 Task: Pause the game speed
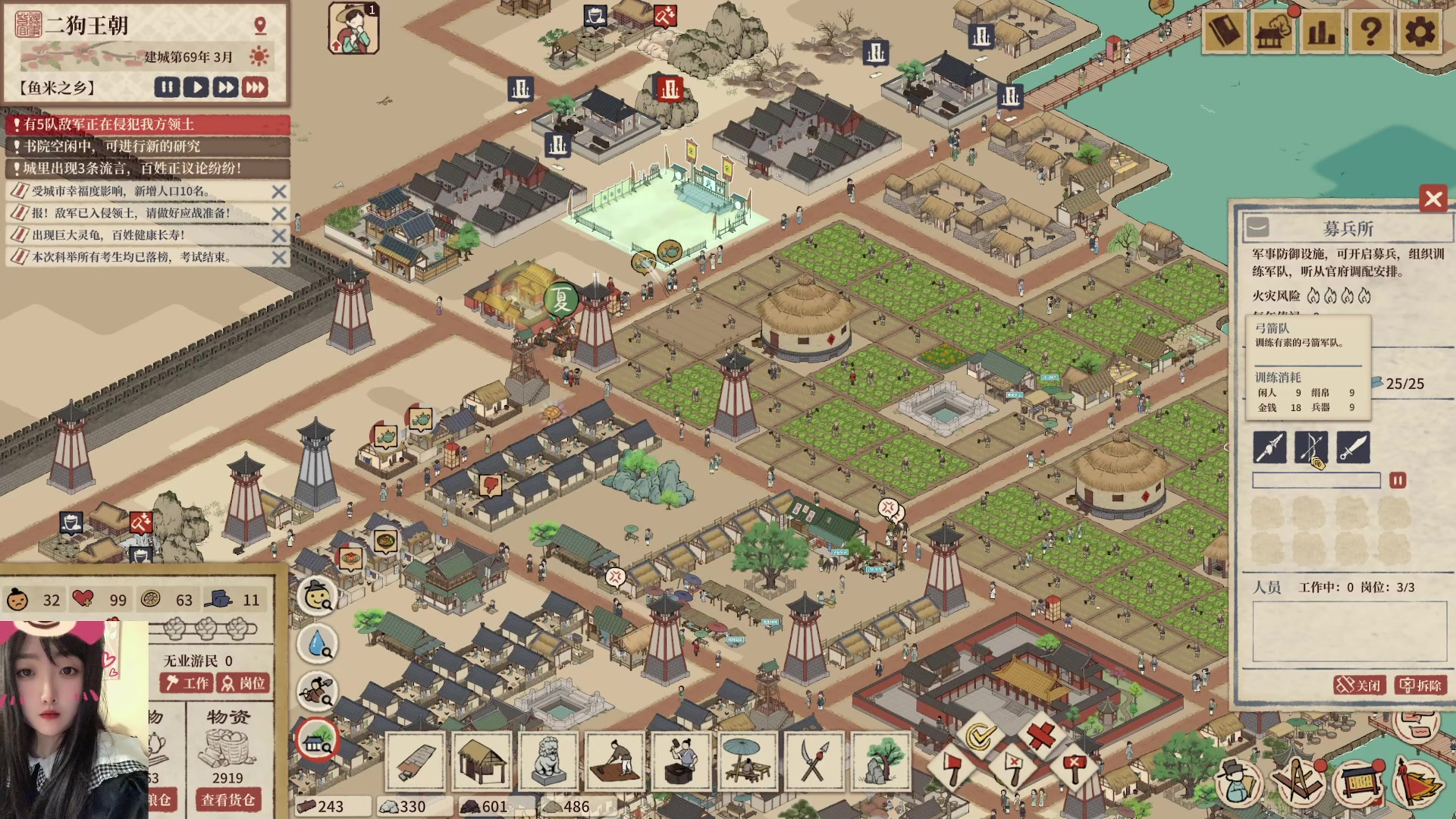(x=167, y=87)
